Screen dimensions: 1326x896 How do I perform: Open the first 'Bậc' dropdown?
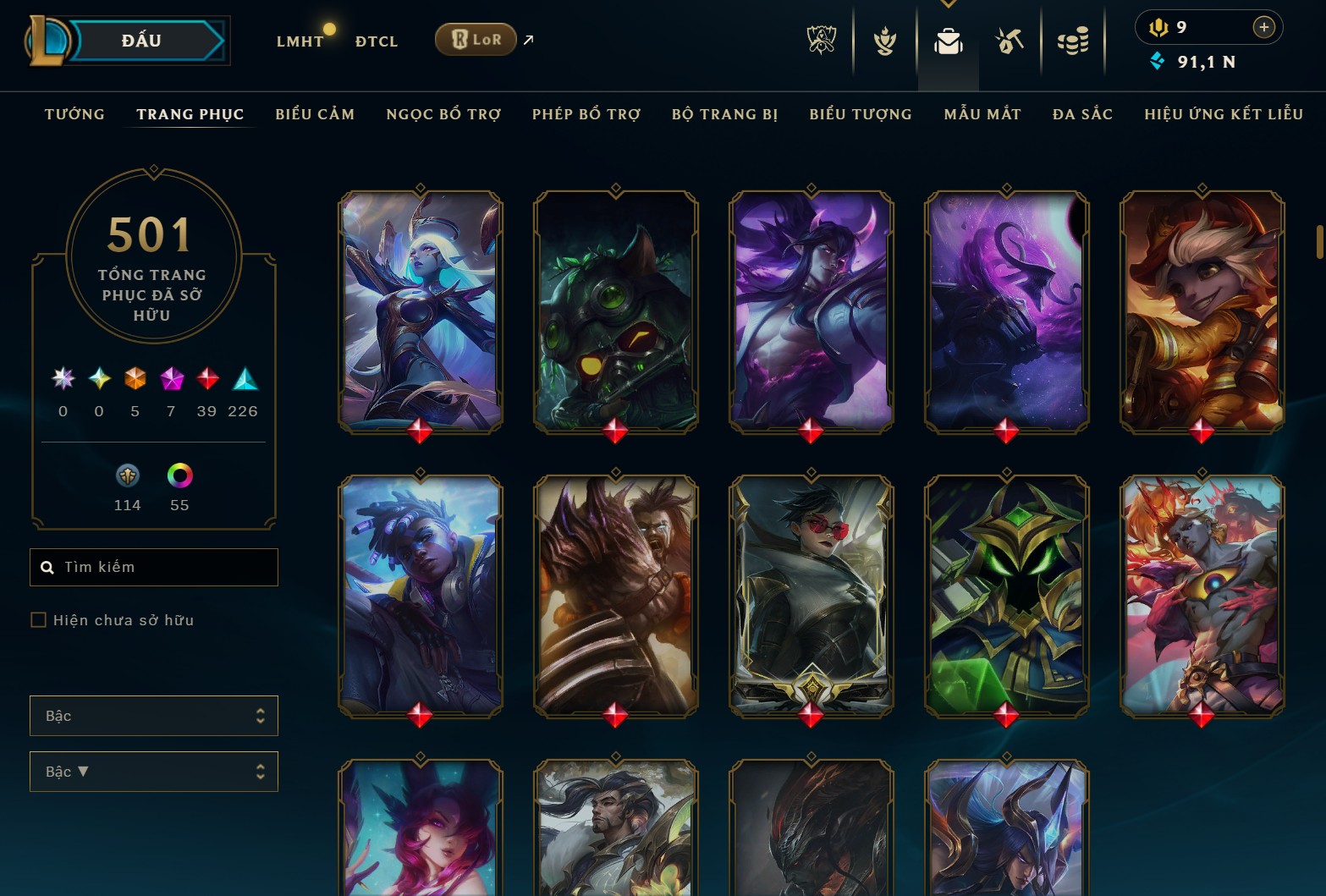tap(153, 715)
